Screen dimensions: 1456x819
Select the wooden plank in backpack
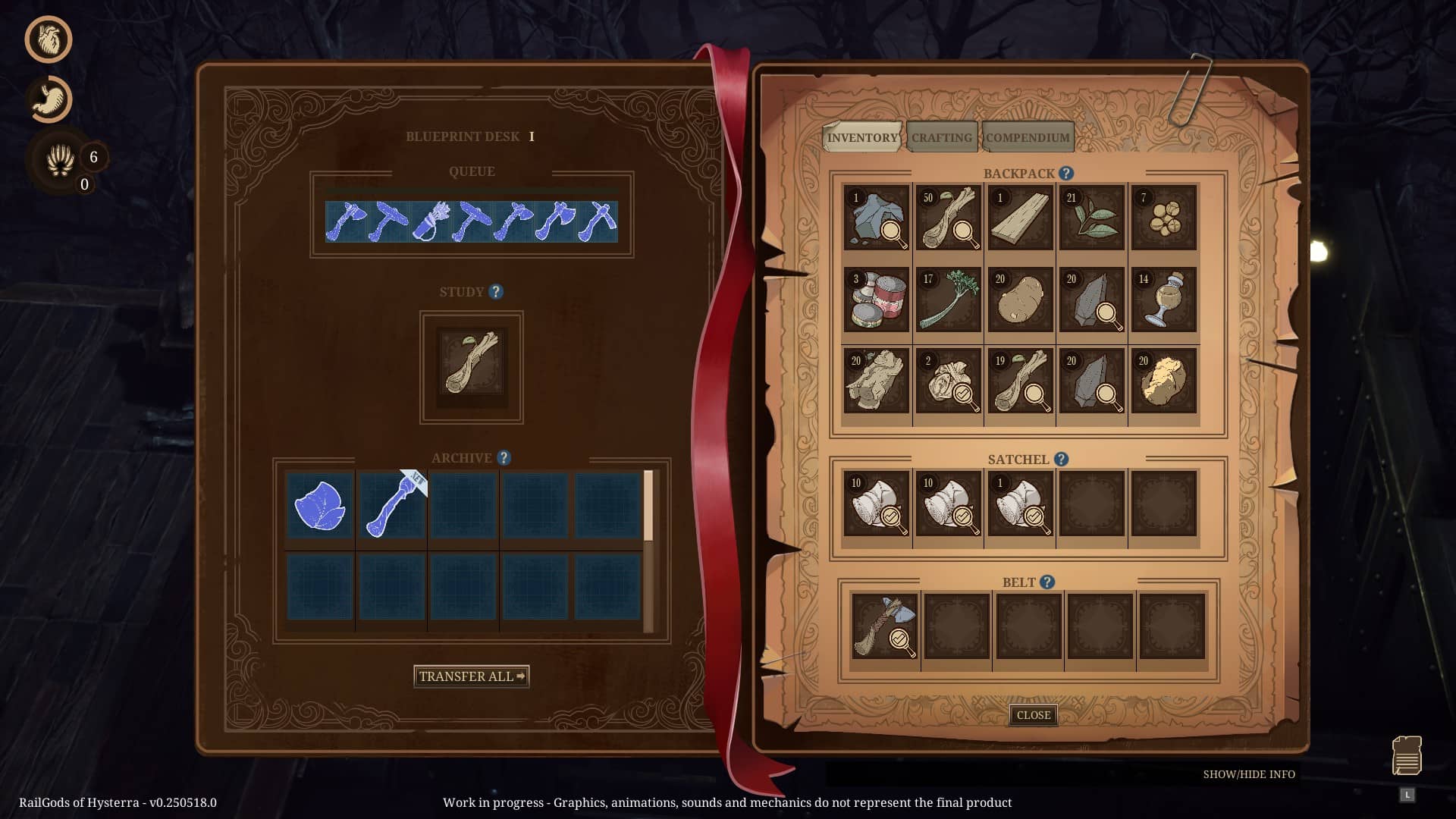1020,218
